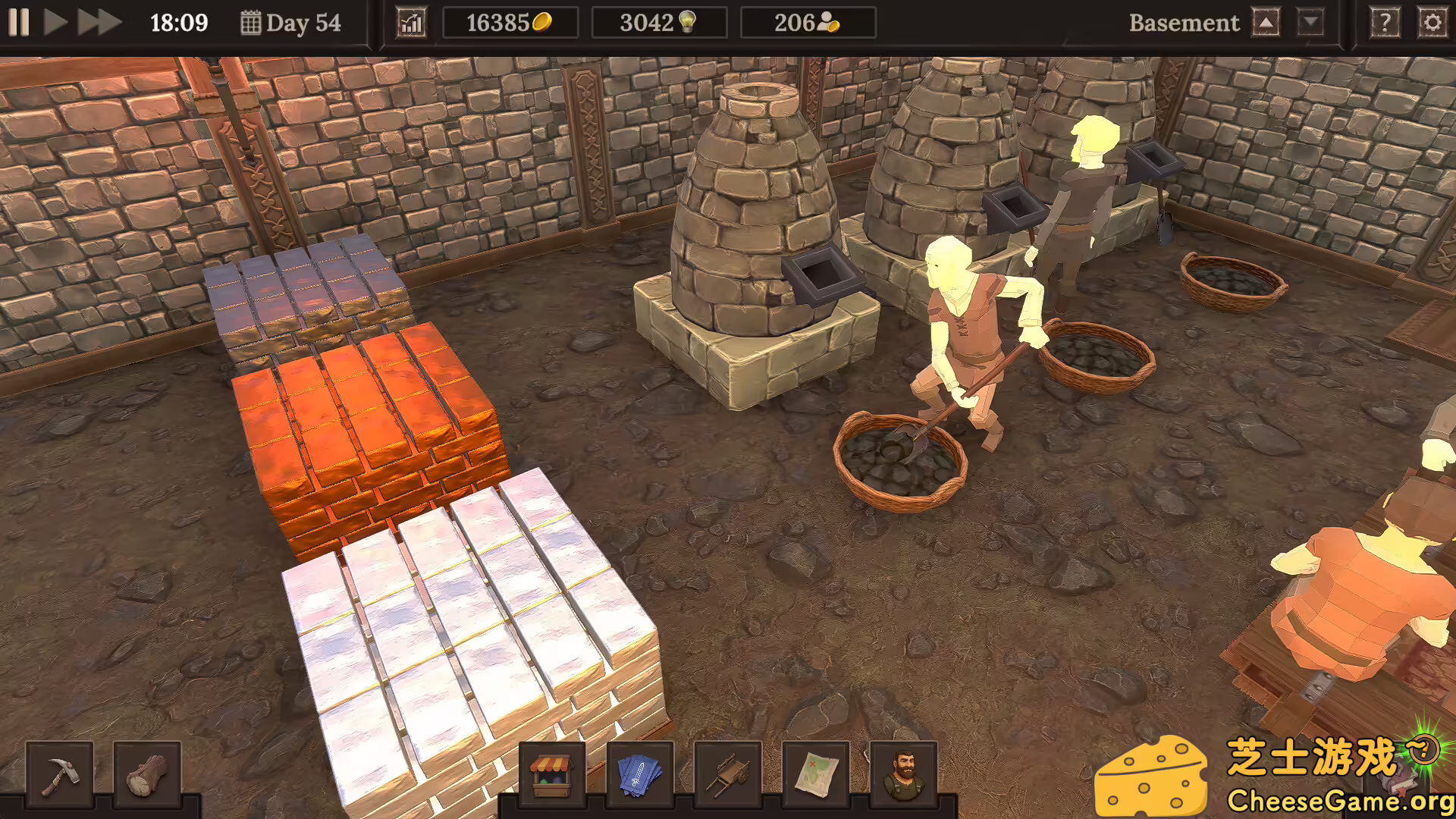
Task: Click the 16385 gold counter
Action: [x=510, y=22]
